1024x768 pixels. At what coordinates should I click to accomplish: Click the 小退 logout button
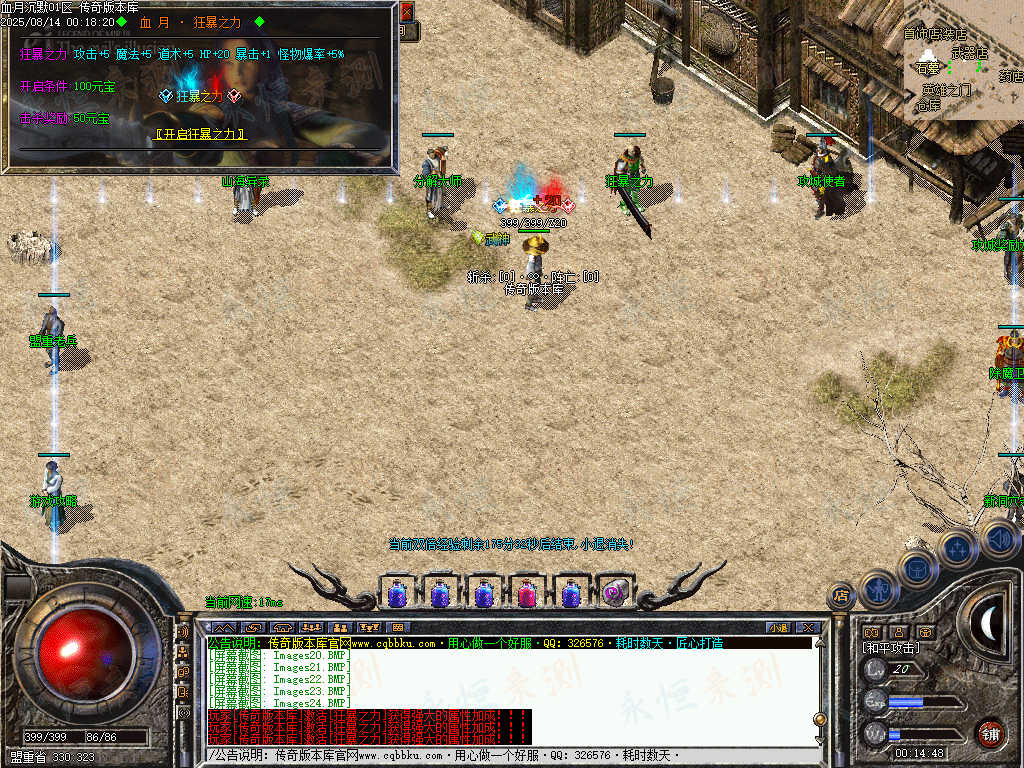[778, 628]
